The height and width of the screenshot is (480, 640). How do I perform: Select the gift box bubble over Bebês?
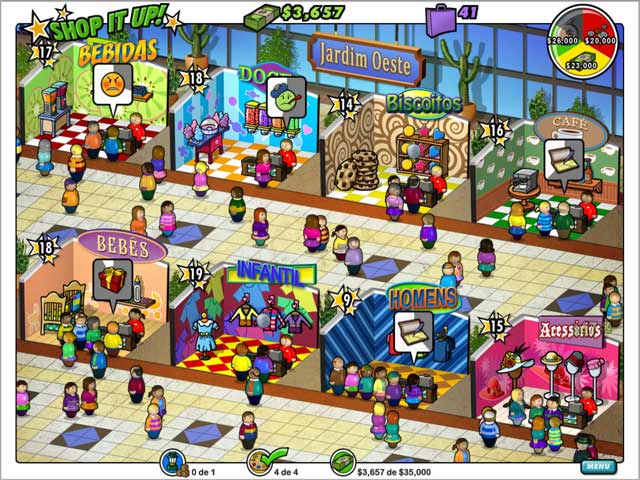pos(112,277)
